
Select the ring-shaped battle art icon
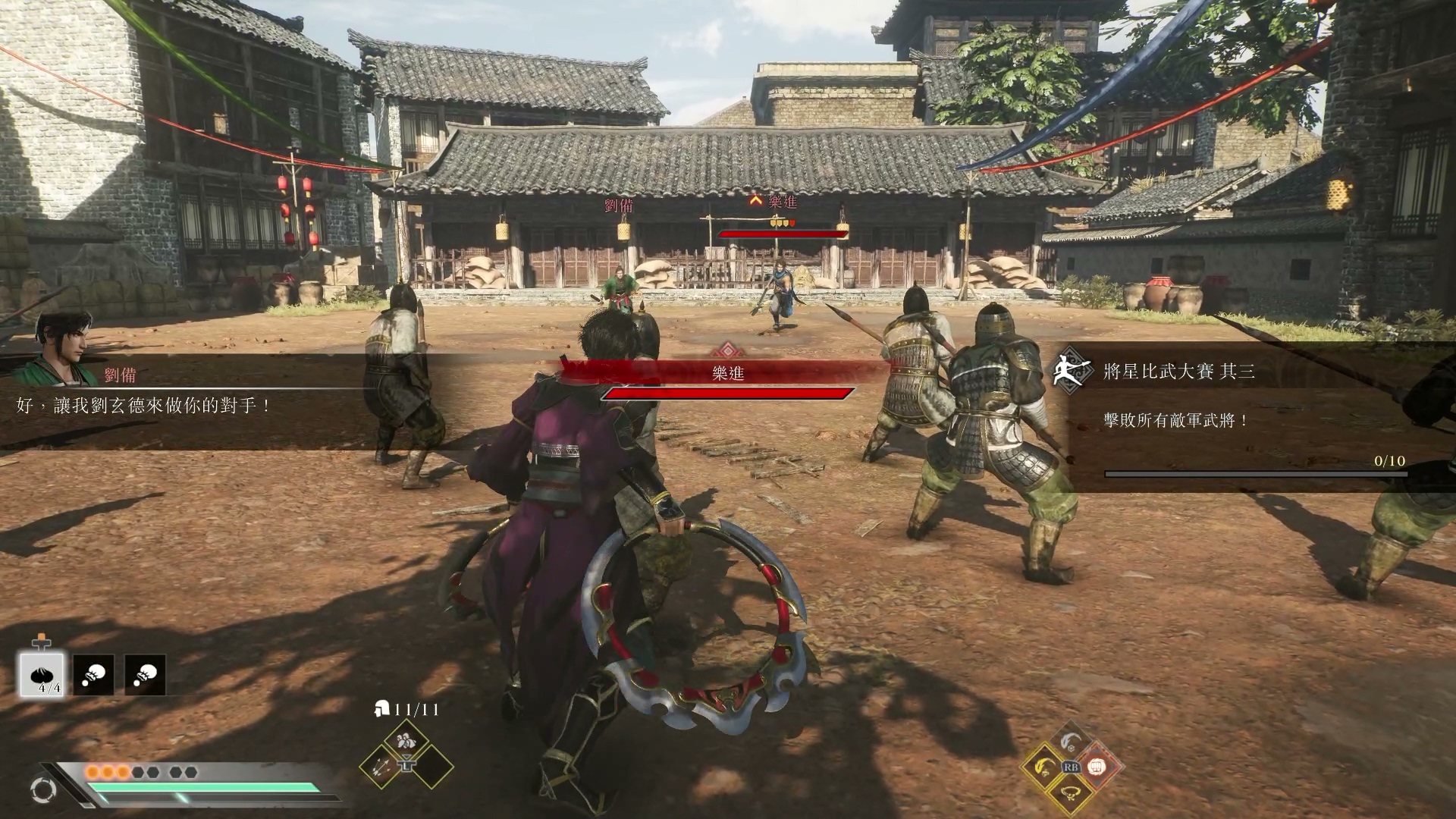point(1069,792)
